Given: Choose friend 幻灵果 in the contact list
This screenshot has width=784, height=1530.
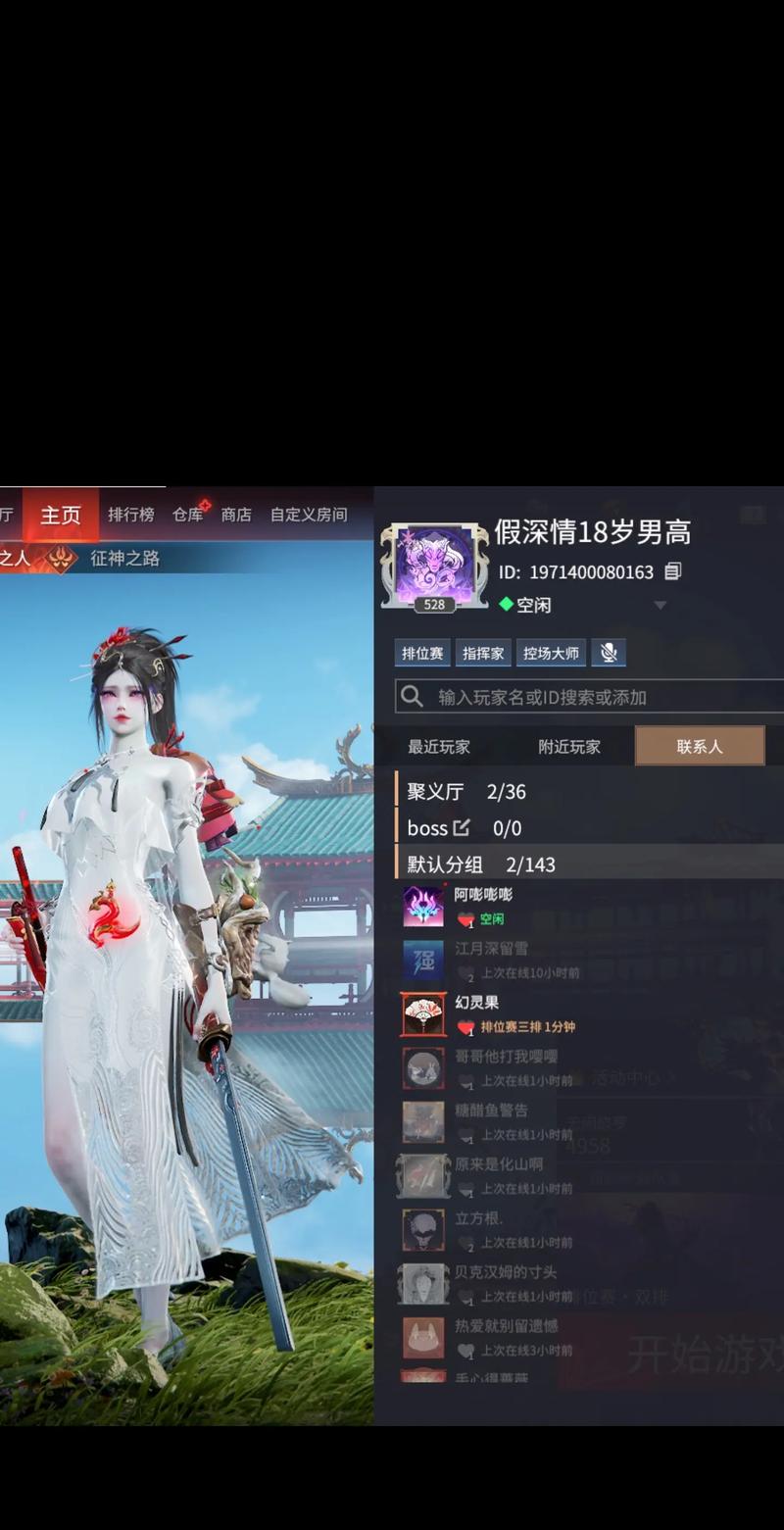Looking at the screenshot, I should tap(477, 1014).
